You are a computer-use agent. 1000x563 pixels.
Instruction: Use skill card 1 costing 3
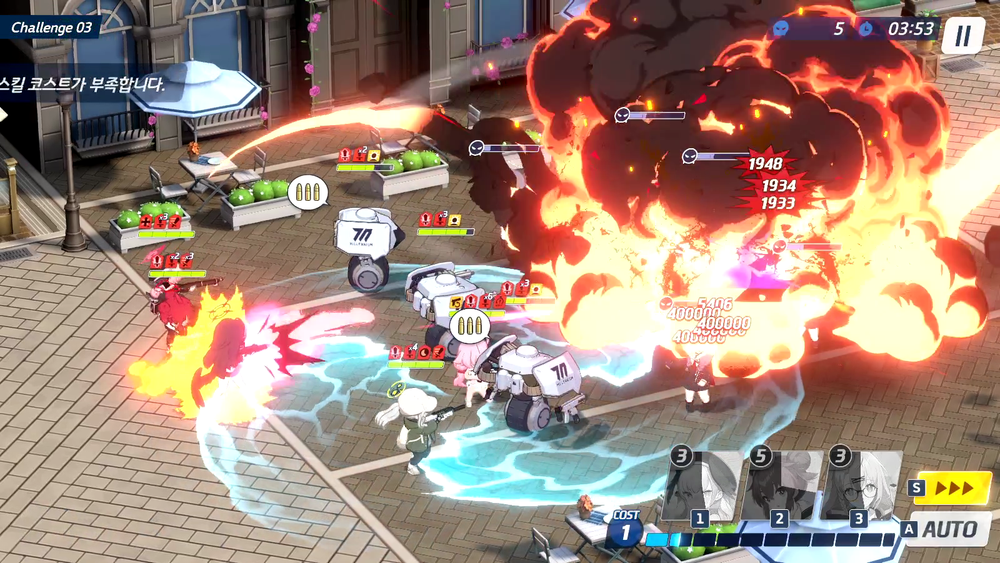point(704,487)
